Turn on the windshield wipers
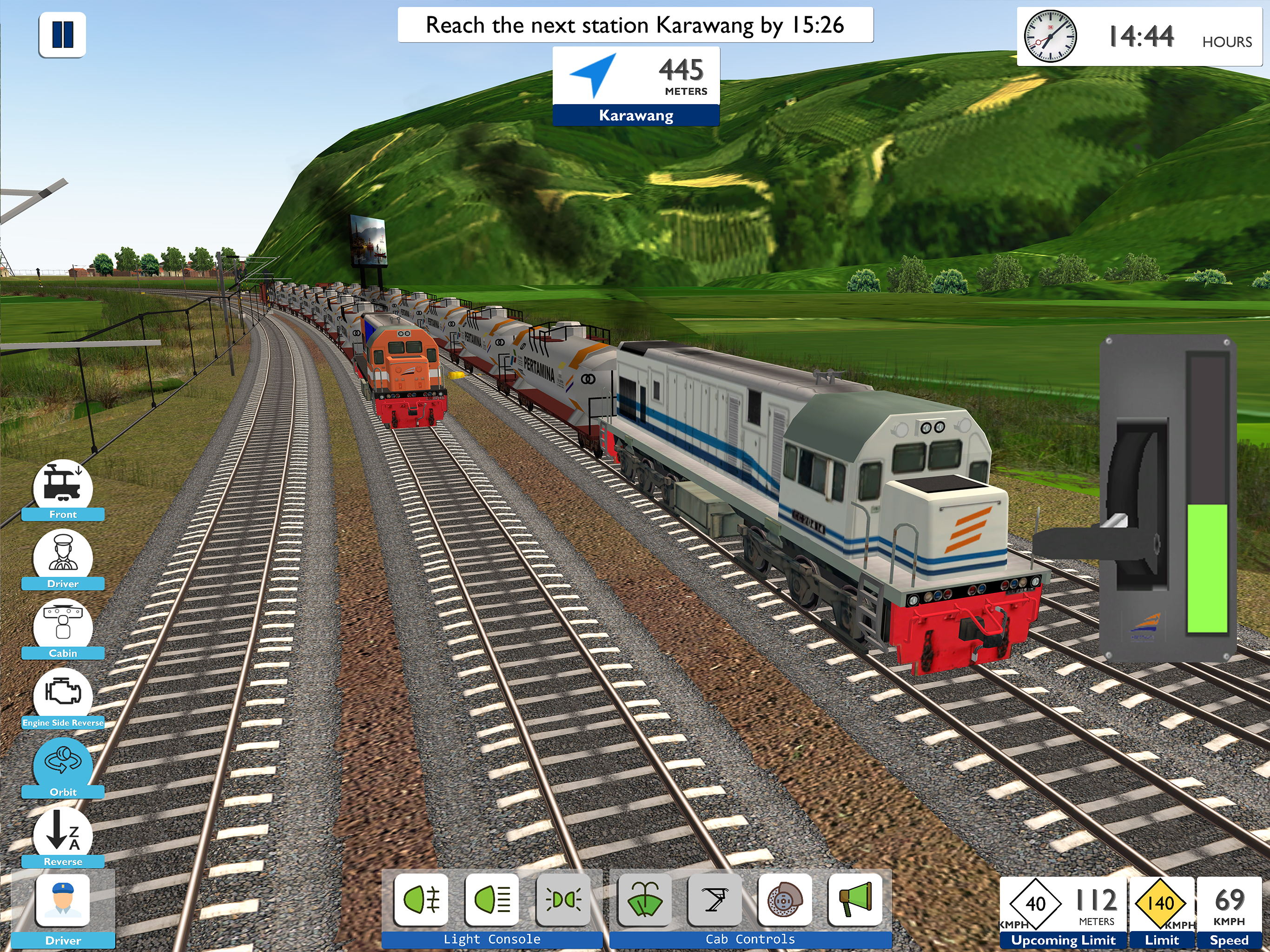This screenshot has width=1270, height=952. [x=644, y=899]
